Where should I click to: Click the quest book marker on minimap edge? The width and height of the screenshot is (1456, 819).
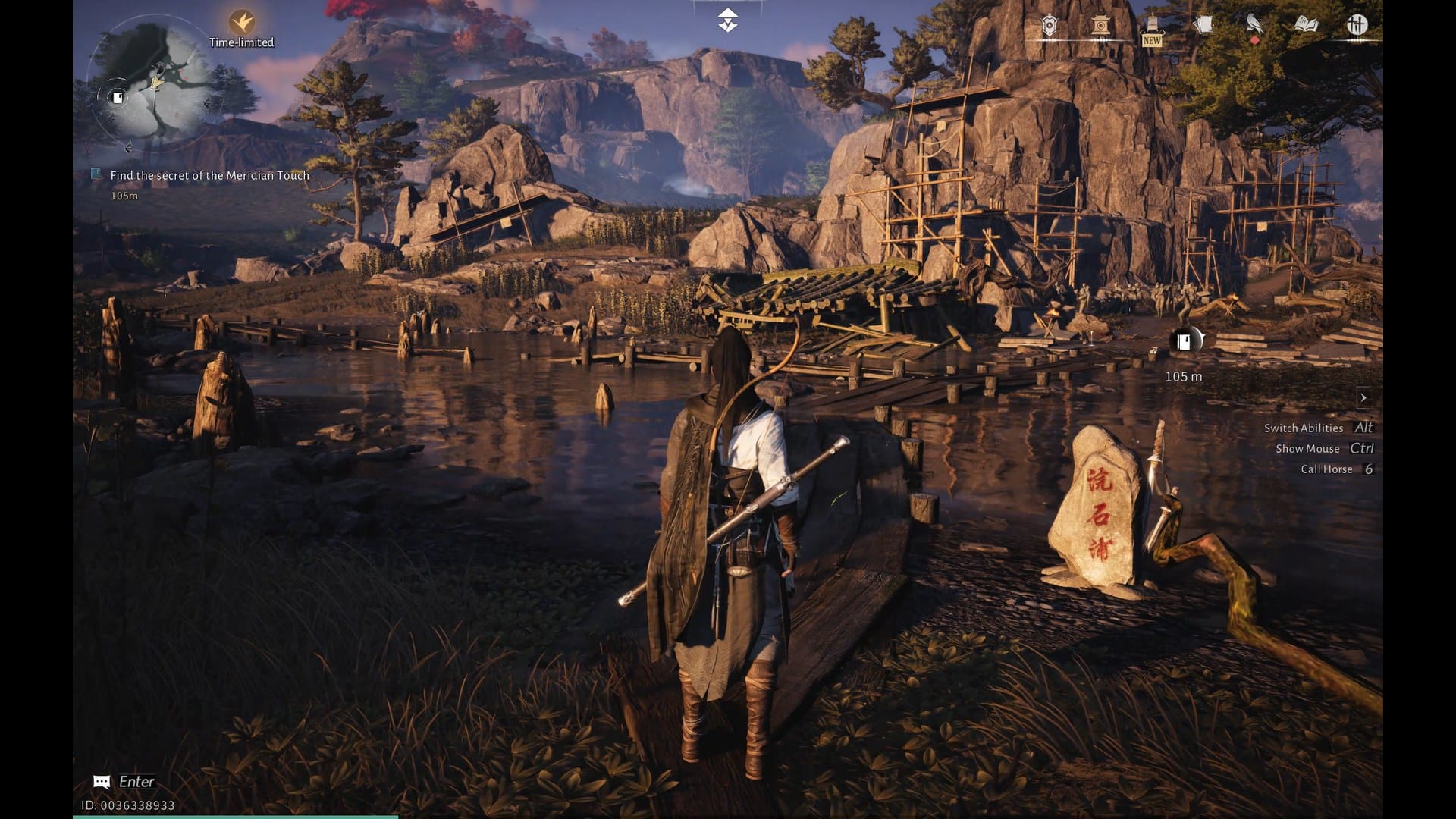point(118,97)
